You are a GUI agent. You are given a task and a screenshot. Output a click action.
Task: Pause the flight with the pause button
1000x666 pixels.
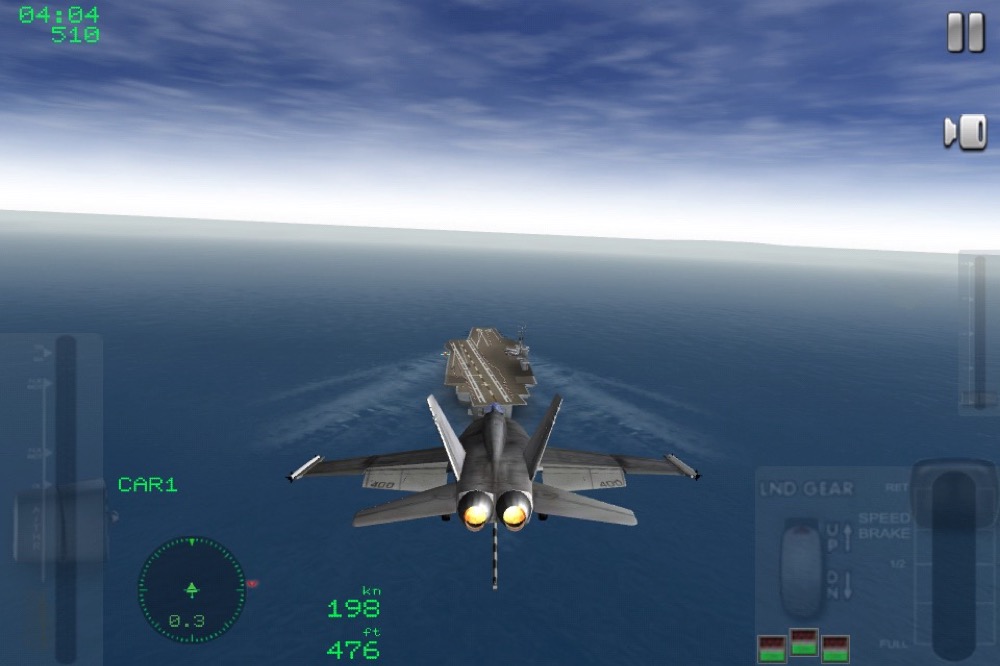pyautogui.click(x=965, y=33)
